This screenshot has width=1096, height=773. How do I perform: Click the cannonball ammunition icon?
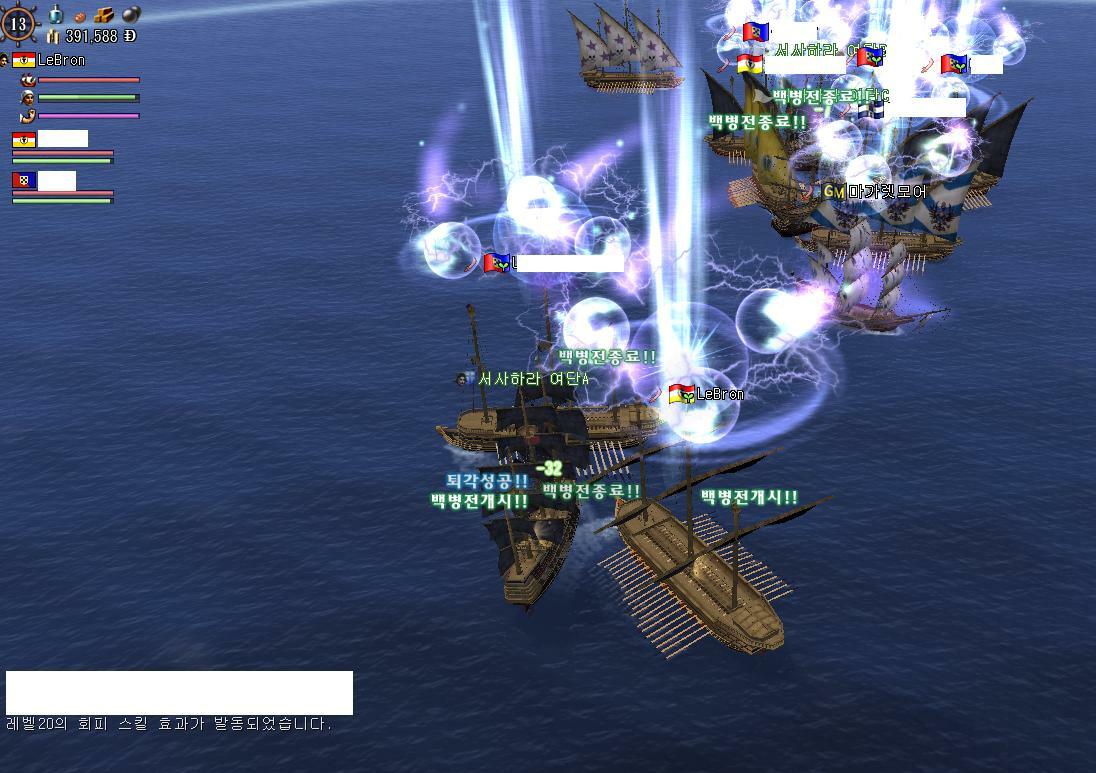pos(131,14)
